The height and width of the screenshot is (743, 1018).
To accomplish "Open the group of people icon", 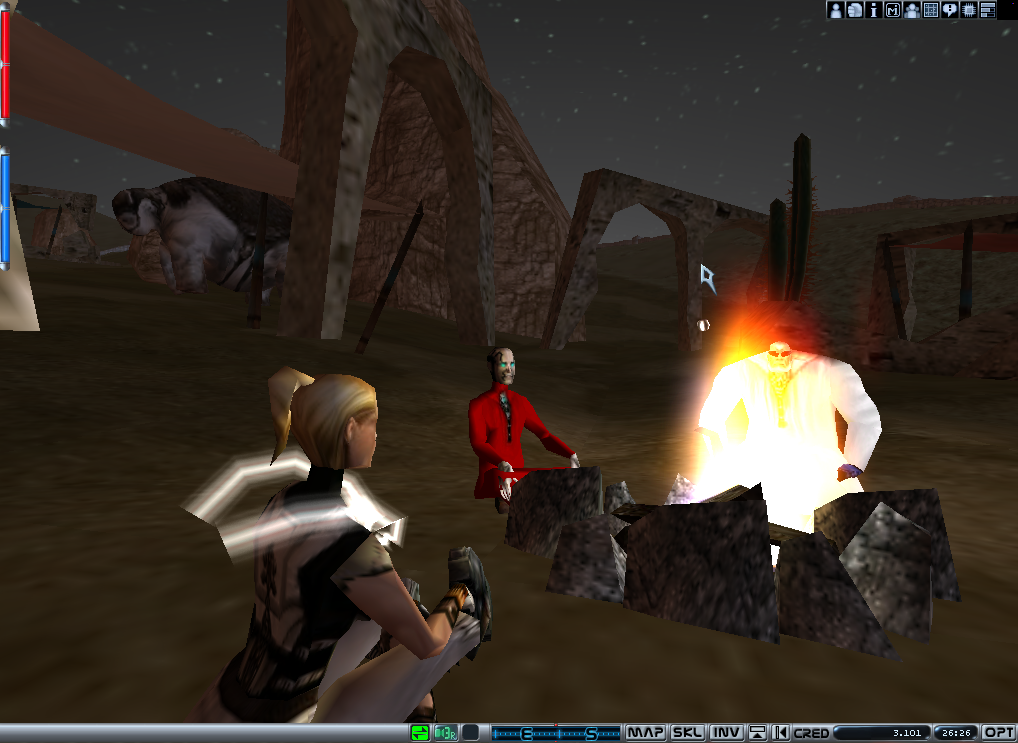I will (x=911, y=10).
